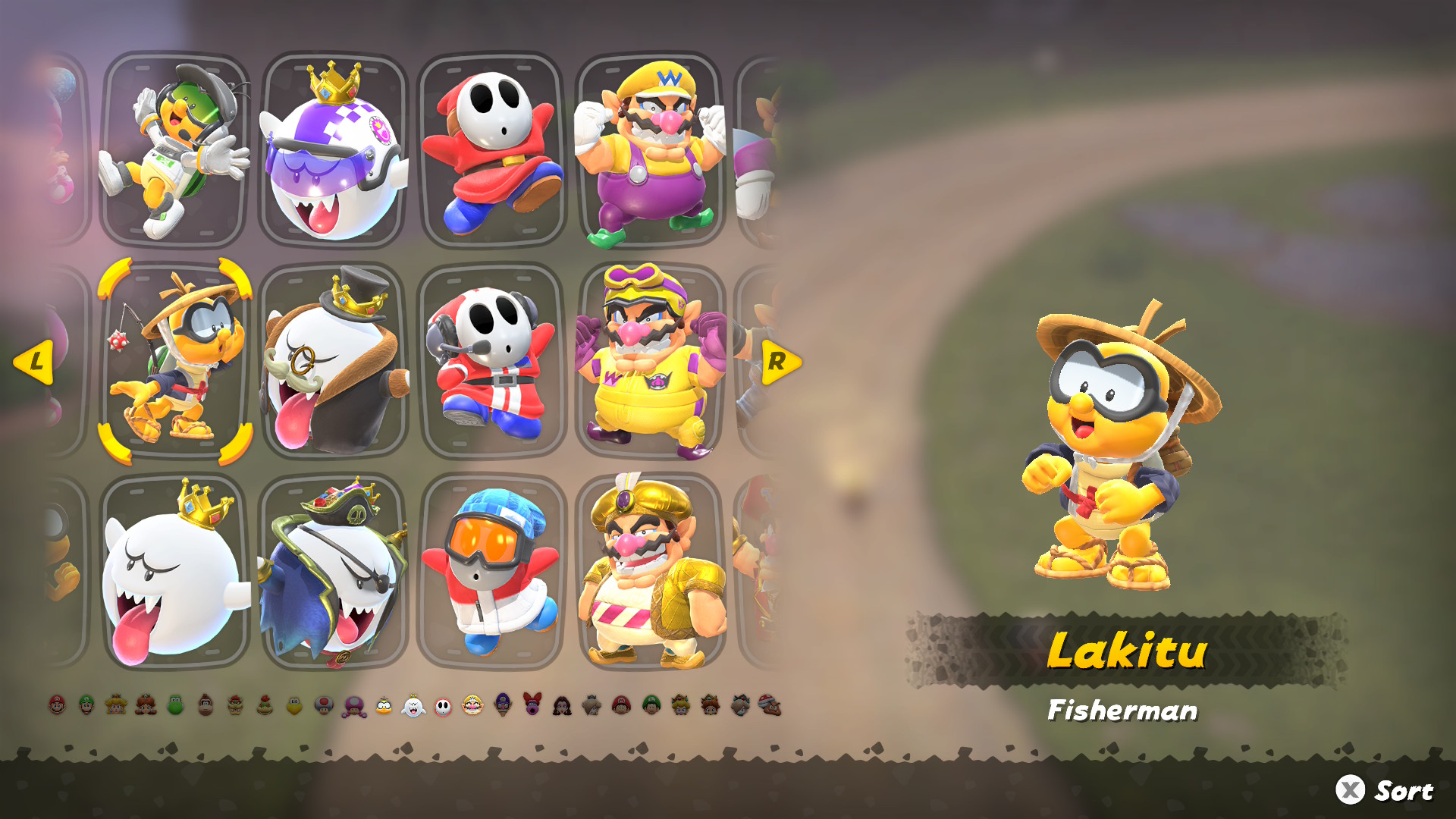This screenshot has width=1456, height=819.
Task: Select the pirate King Boo costume
Action: tap(334, 572)
